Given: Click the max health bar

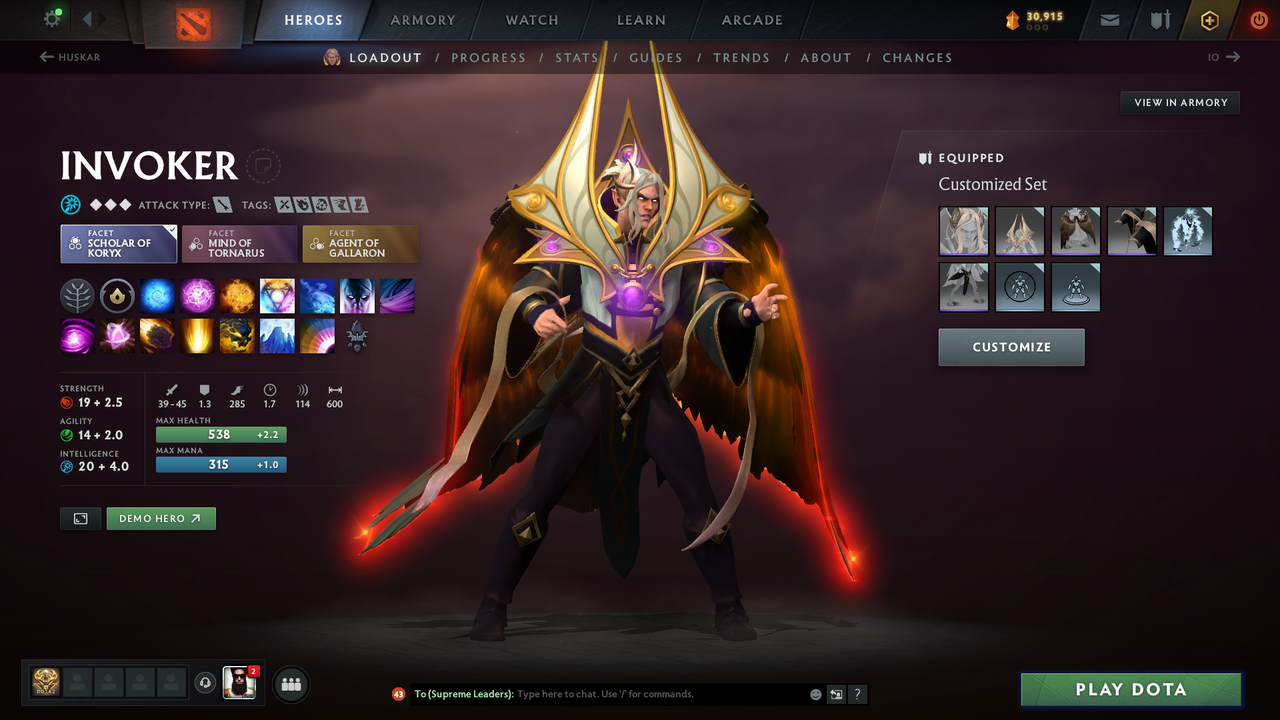Looking at the screenshot, I should coord(220,434).
